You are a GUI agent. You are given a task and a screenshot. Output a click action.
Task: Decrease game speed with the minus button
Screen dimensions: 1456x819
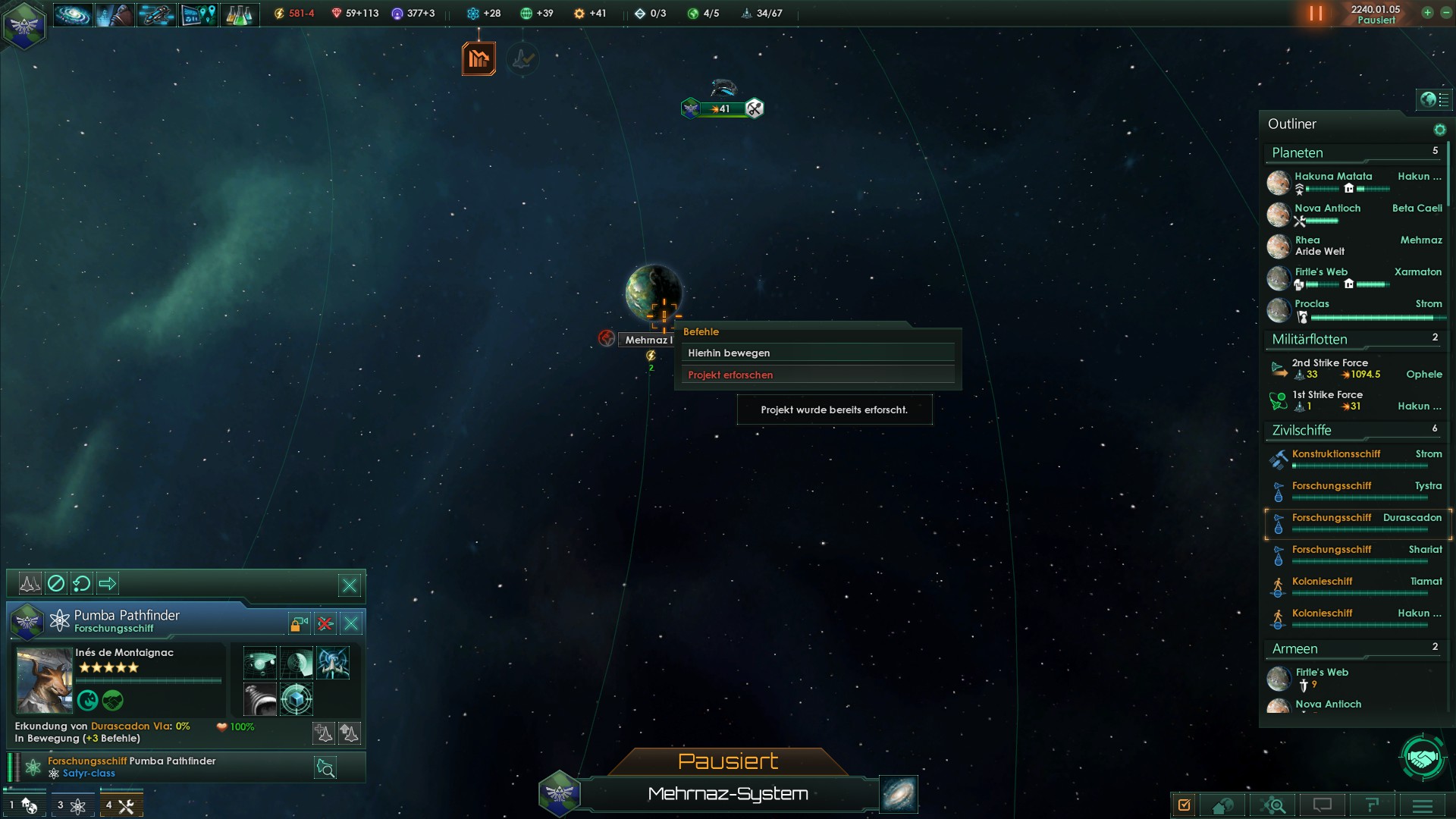point(1445,13)
